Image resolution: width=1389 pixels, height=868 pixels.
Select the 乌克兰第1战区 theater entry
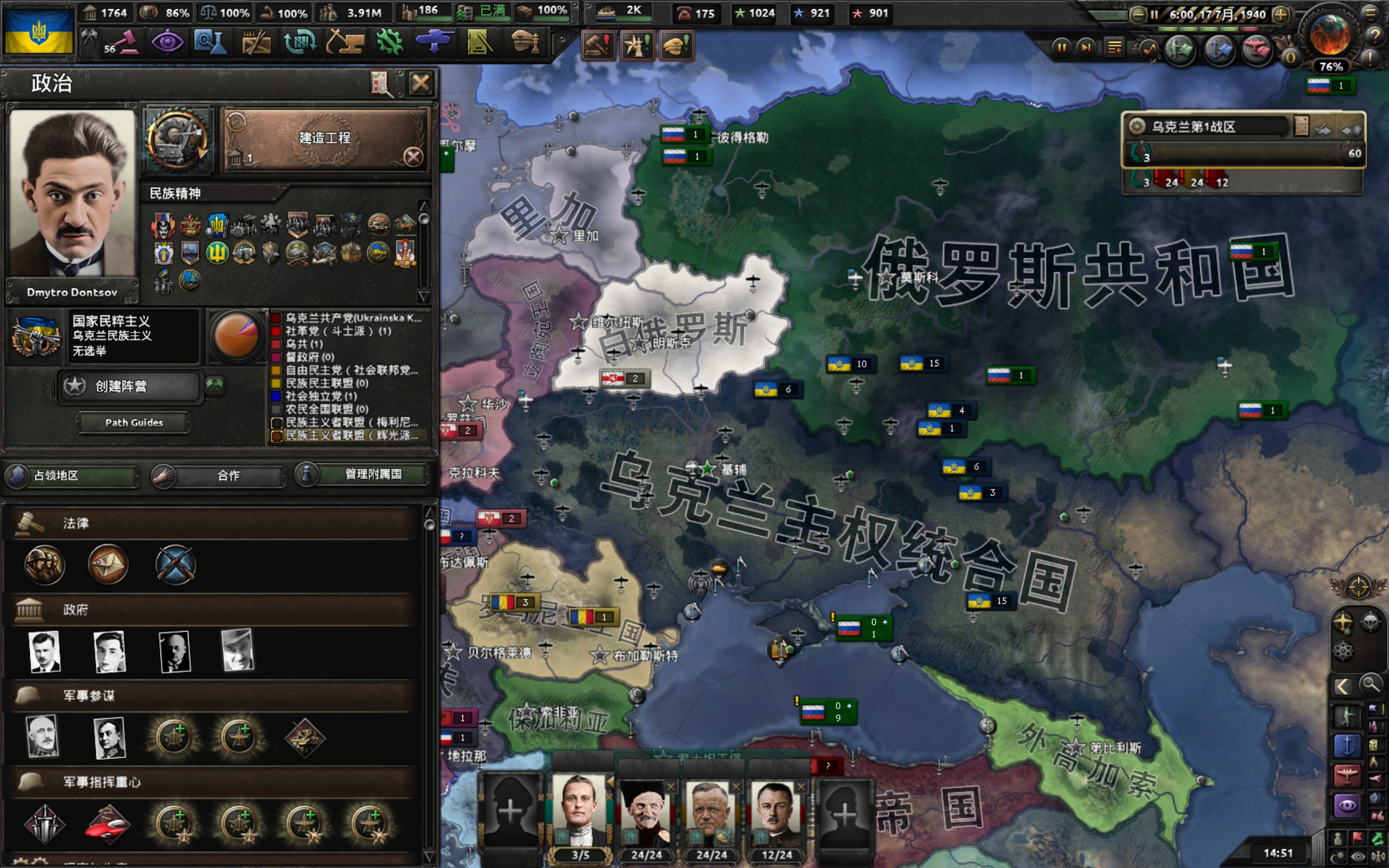[1211, 127]
